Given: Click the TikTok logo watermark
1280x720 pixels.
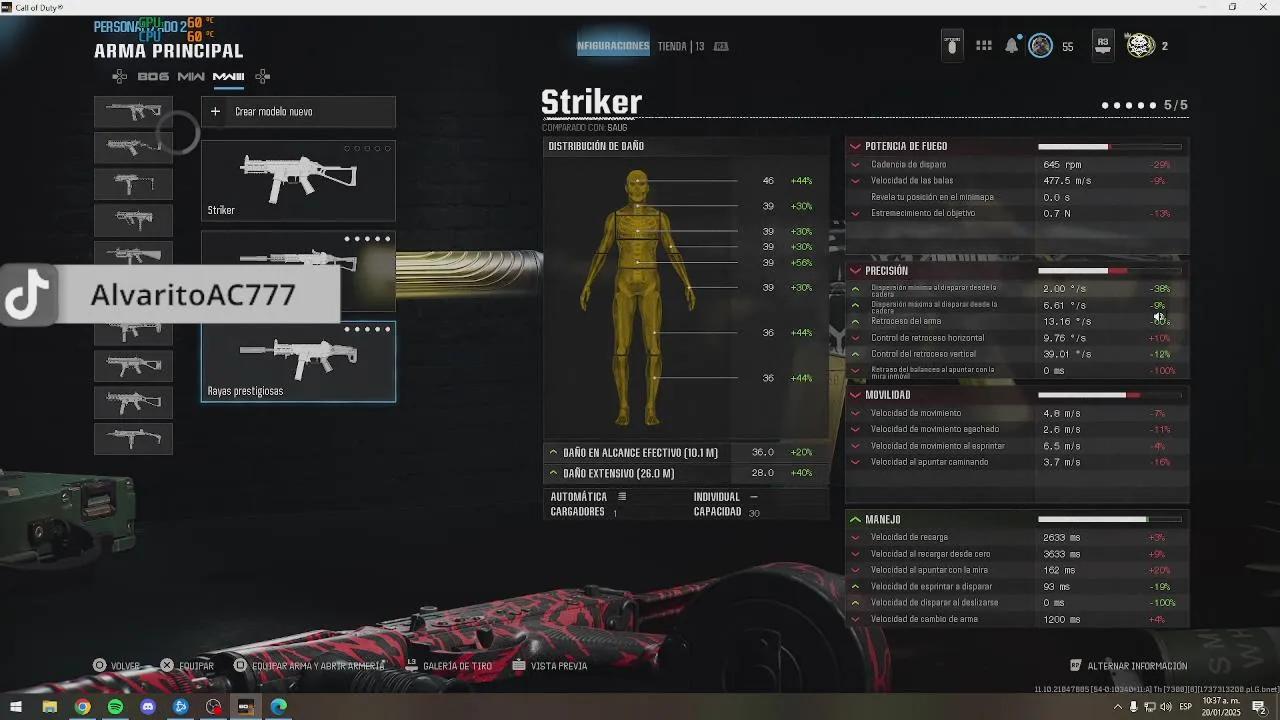Looking at the screenshot, I should pos(26,295).
